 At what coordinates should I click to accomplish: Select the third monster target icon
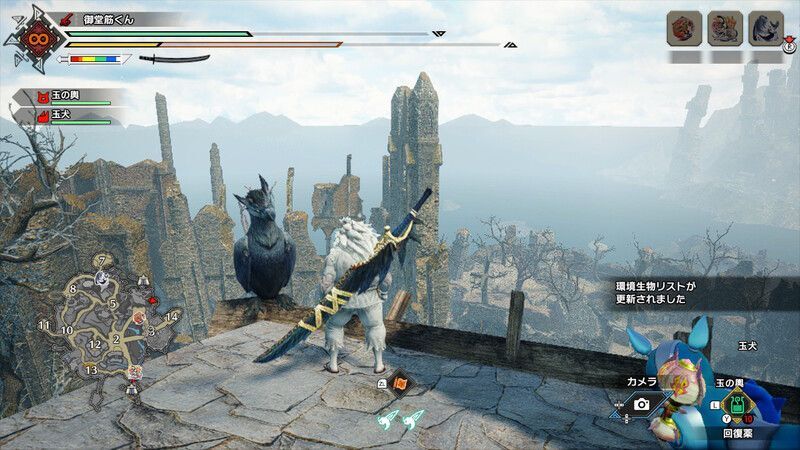[x=765, y=28]
